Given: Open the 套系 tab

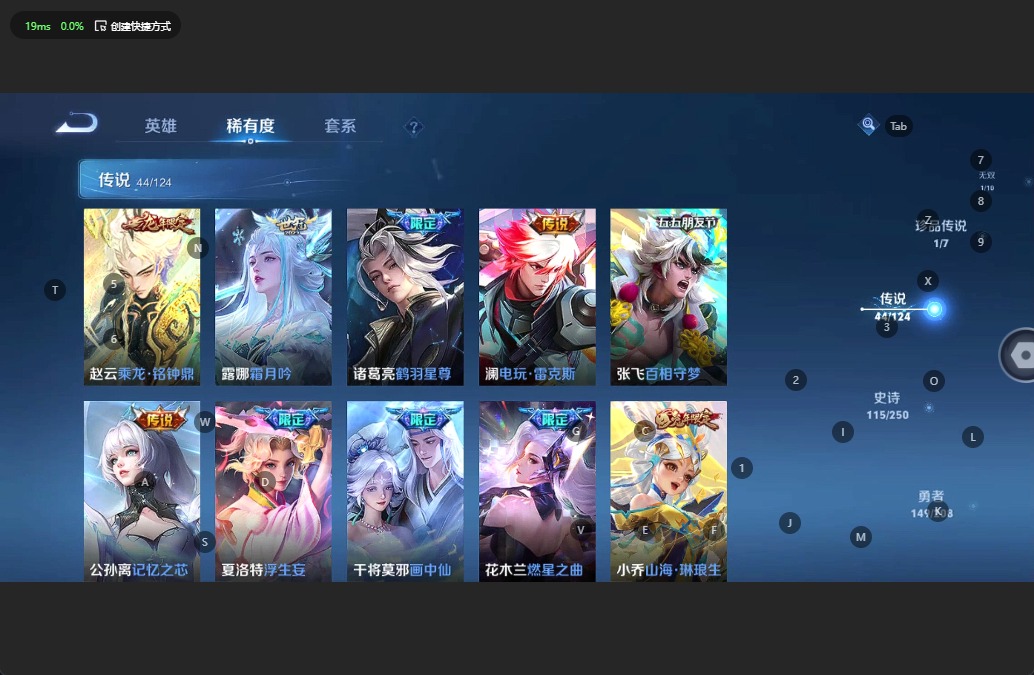Looking at the screenshot, I should point(340,126).
